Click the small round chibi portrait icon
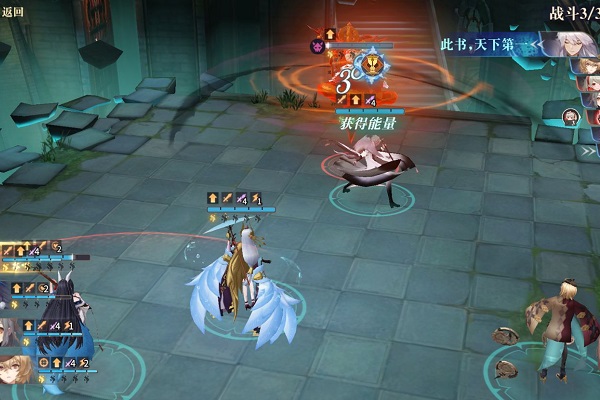Viewport: 600px width, 400px height. pos(570,117)
